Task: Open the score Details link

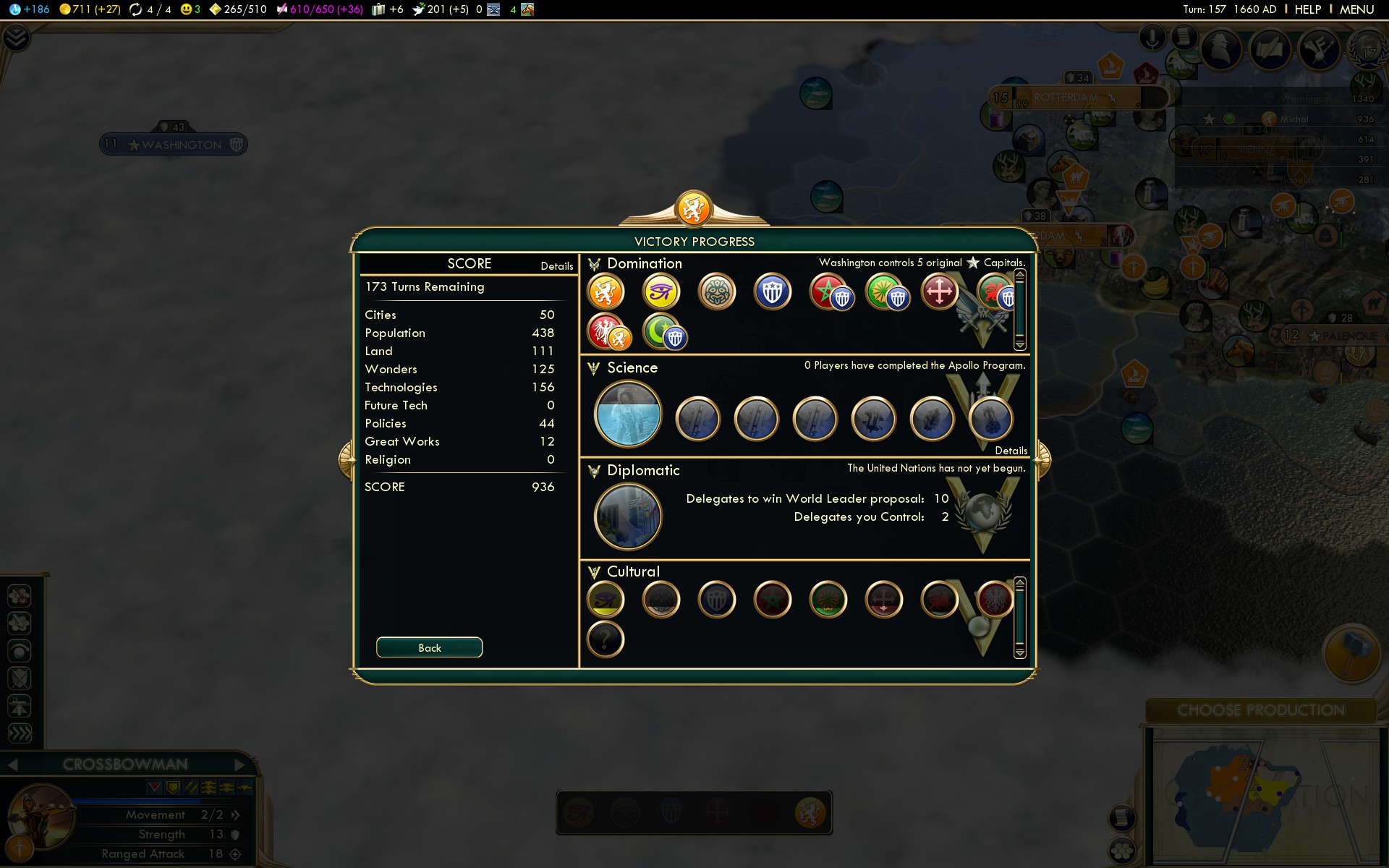Action: coord(556,266)
